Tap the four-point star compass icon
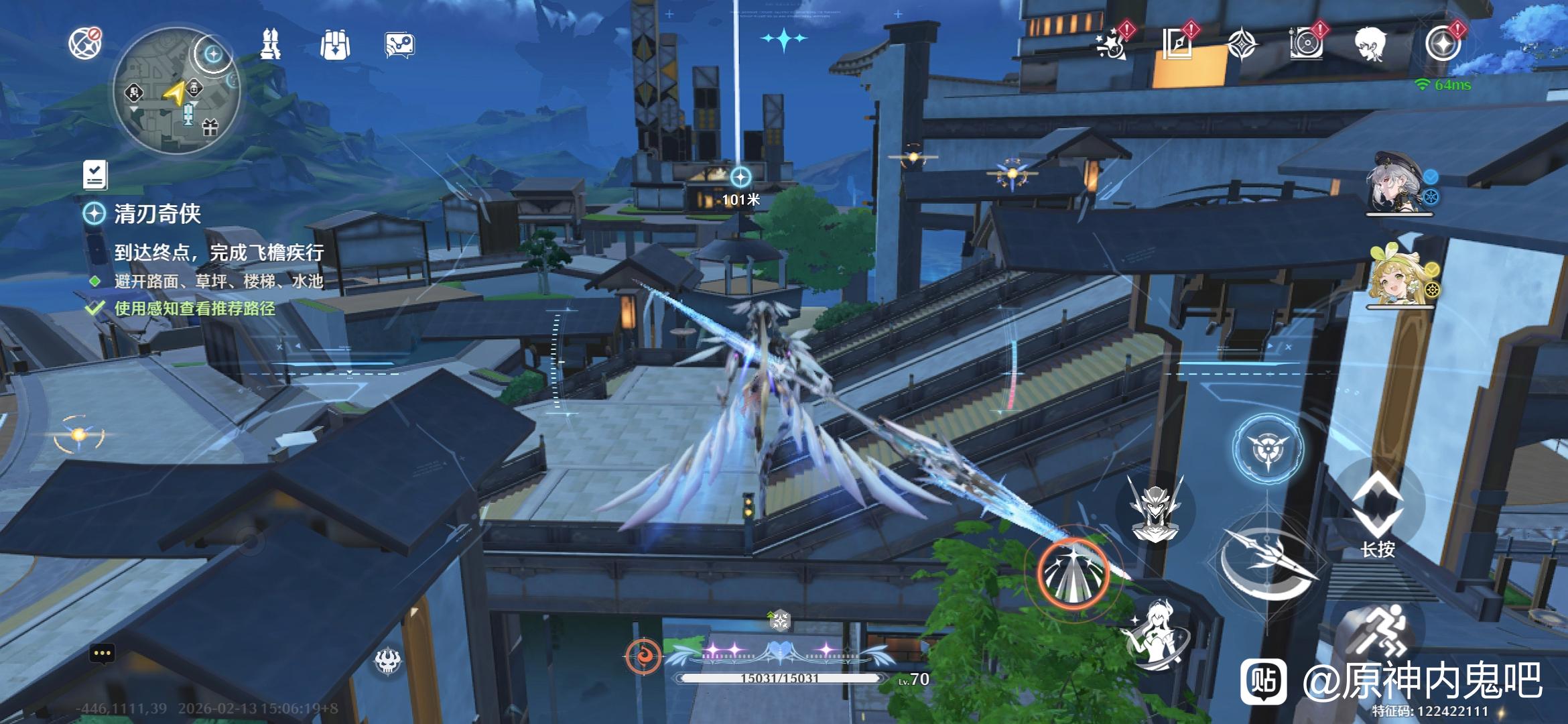Viewport: 1568px width, 724px height. point(1242,45)
